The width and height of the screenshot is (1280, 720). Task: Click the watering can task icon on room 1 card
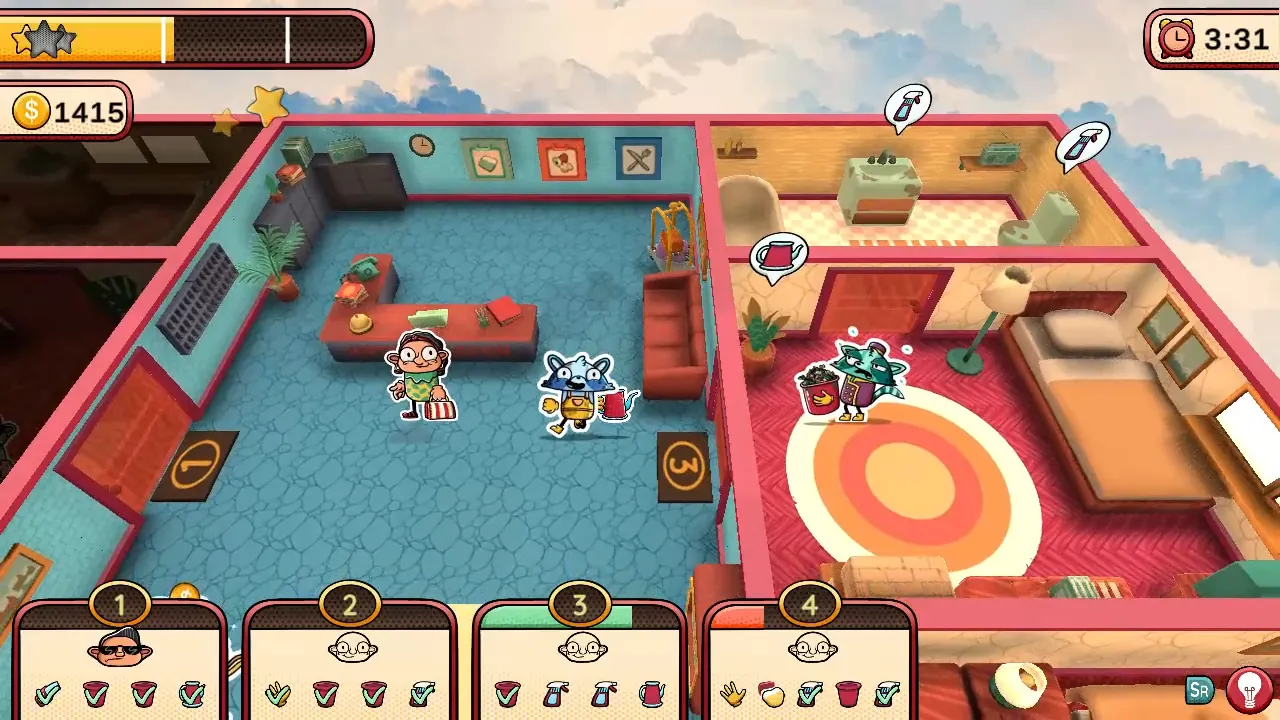tap(190, 694)
